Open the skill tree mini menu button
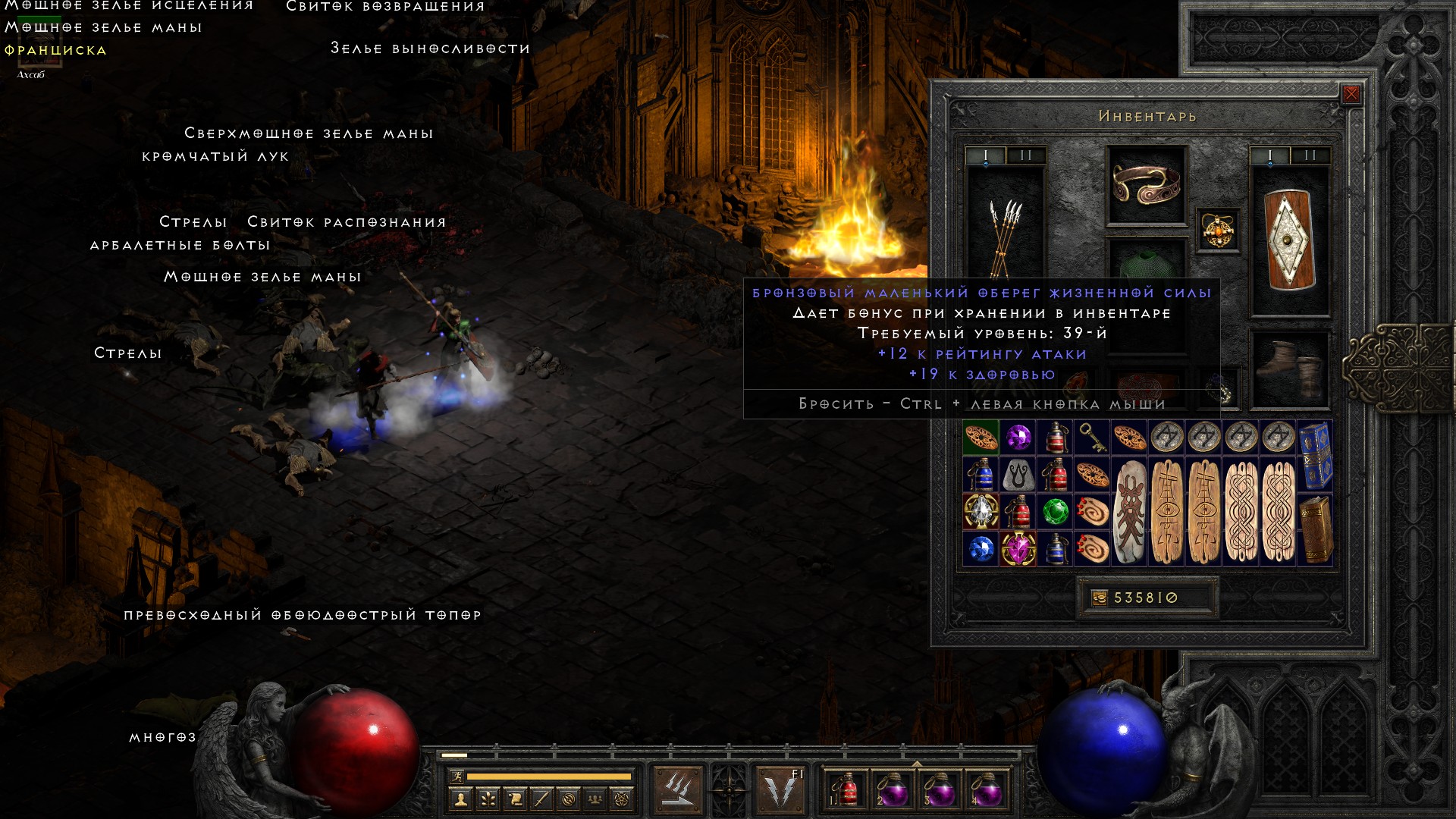 (x=488, y=799)
